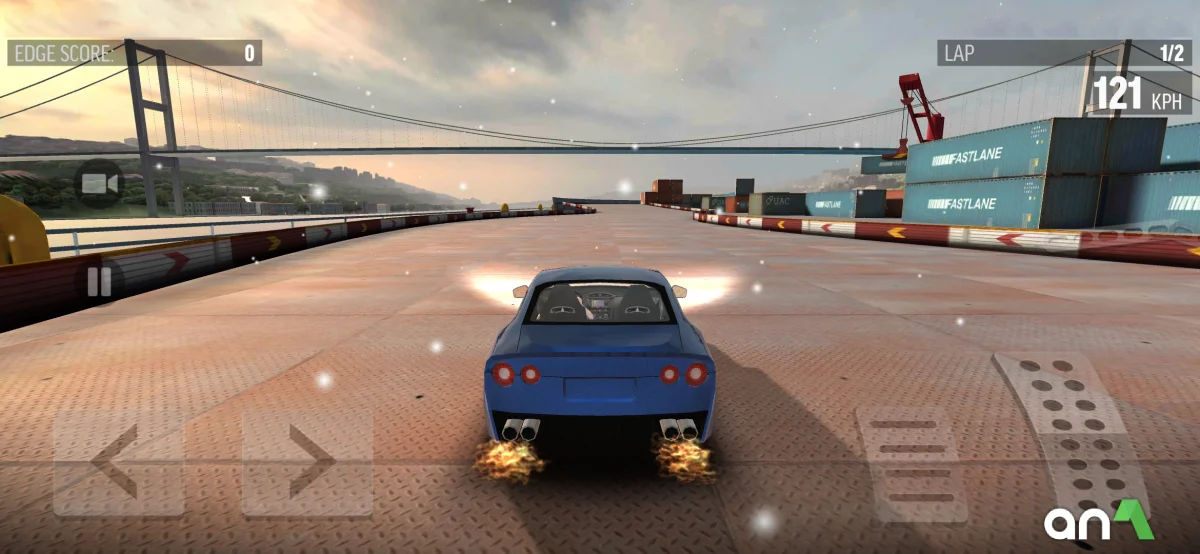
Task: Tap the brake pedal
Action: pos(911,462)
